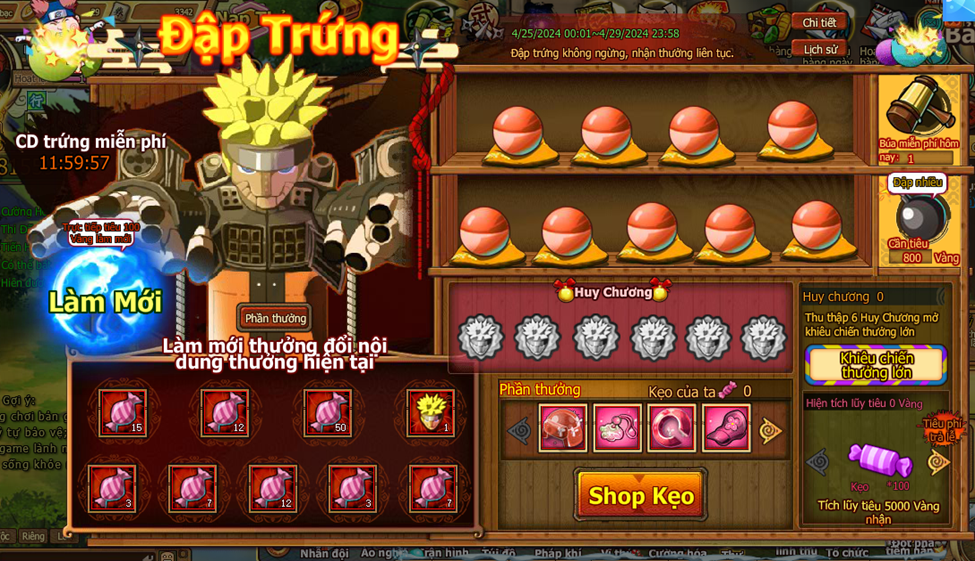Switch to the Riêng chat tab
This screenshot has height=561, width=975.
click(33, 536)
